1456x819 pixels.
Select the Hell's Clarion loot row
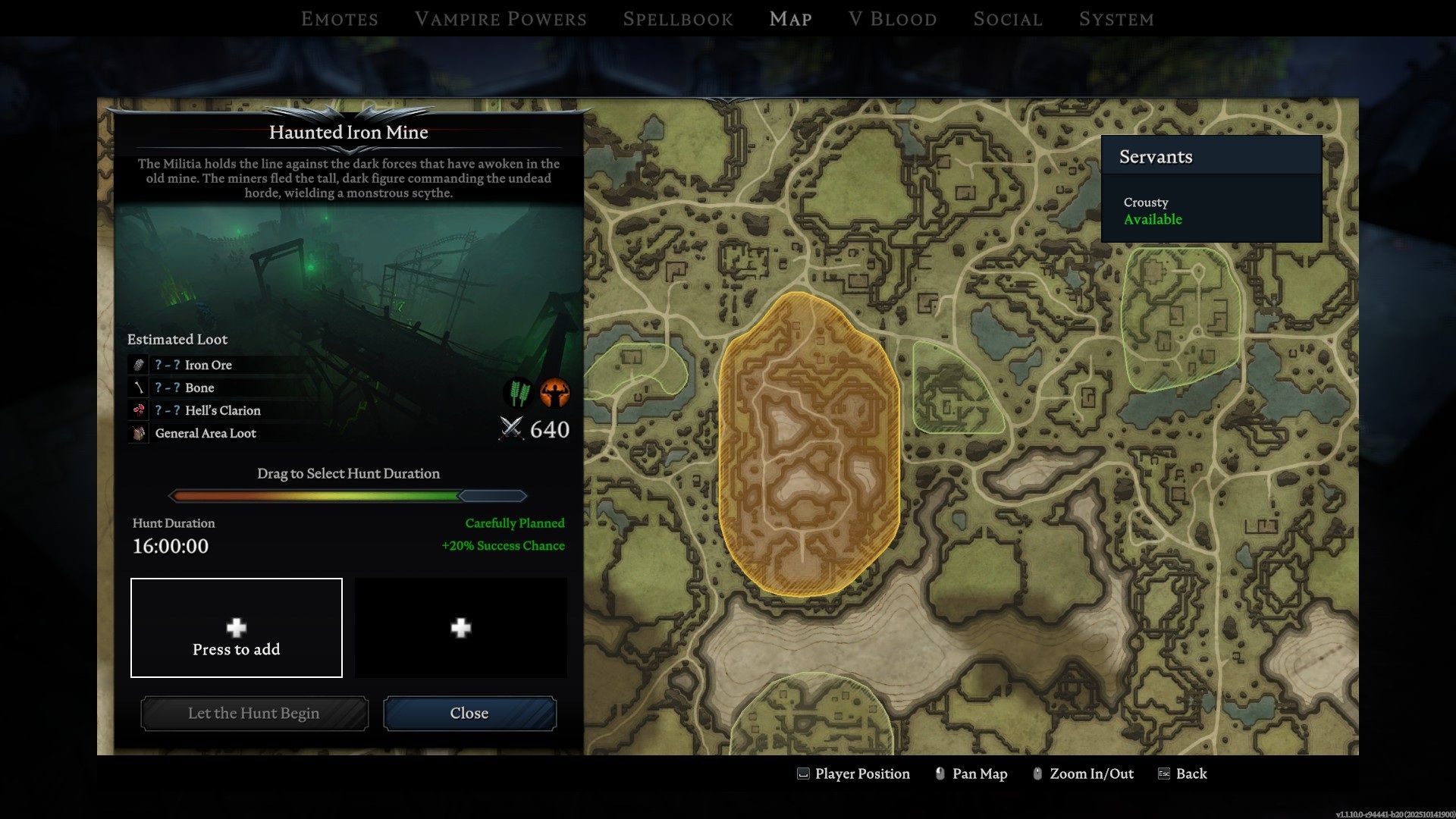pos(222,410)
